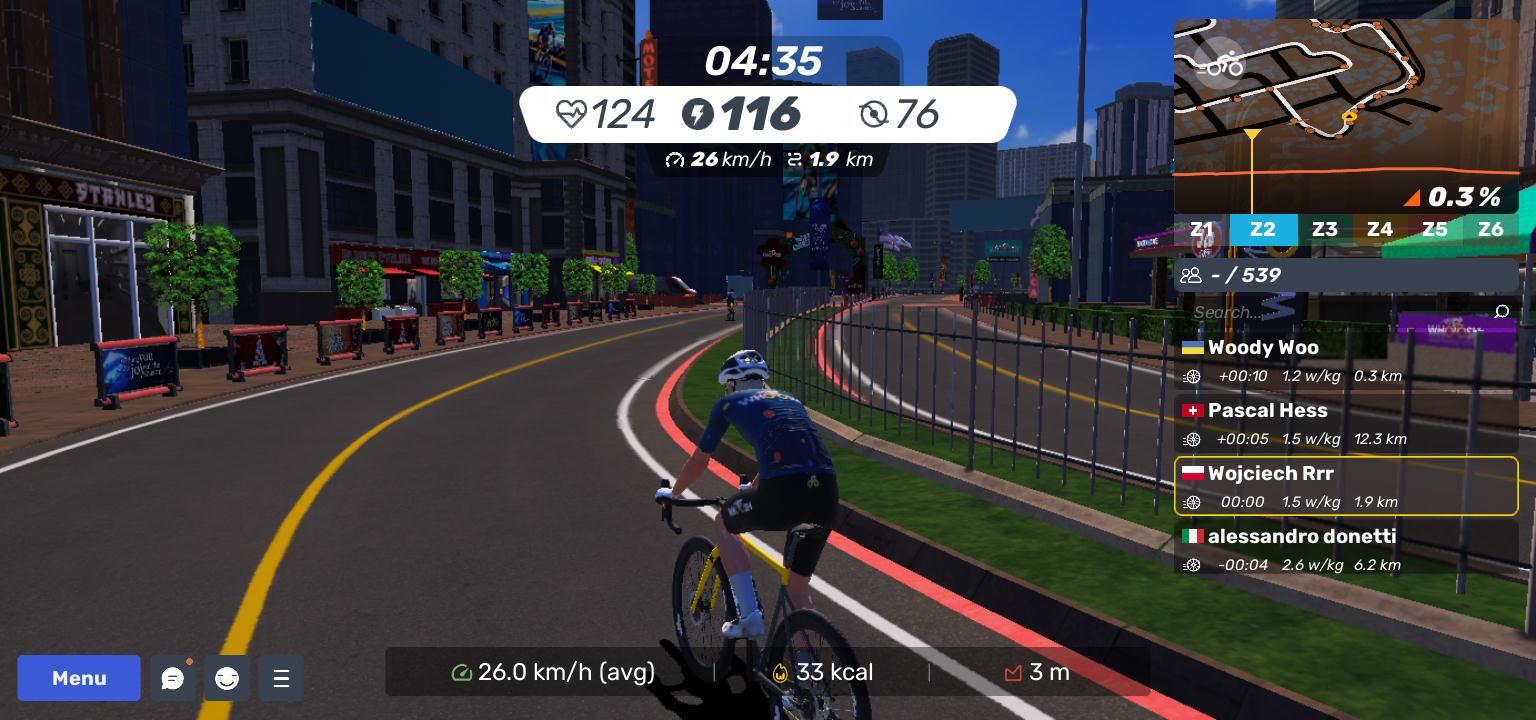Open the three-line list button
This screenshot has width=1536, height=720.
pos(281,679)
